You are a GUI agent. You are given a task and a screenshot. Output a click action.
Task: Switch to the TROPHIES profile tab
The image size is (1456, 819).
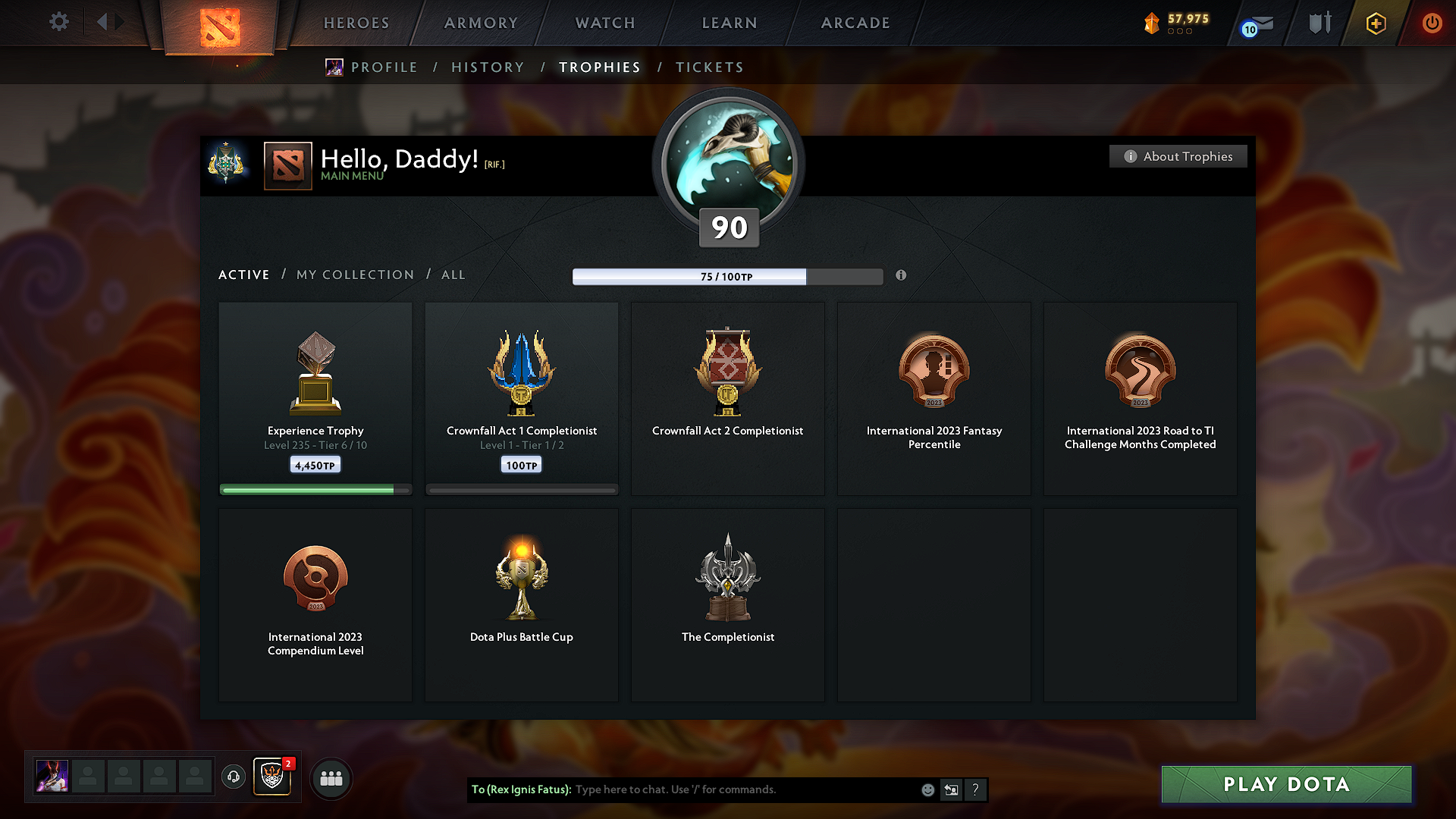(x=599, y=67)
